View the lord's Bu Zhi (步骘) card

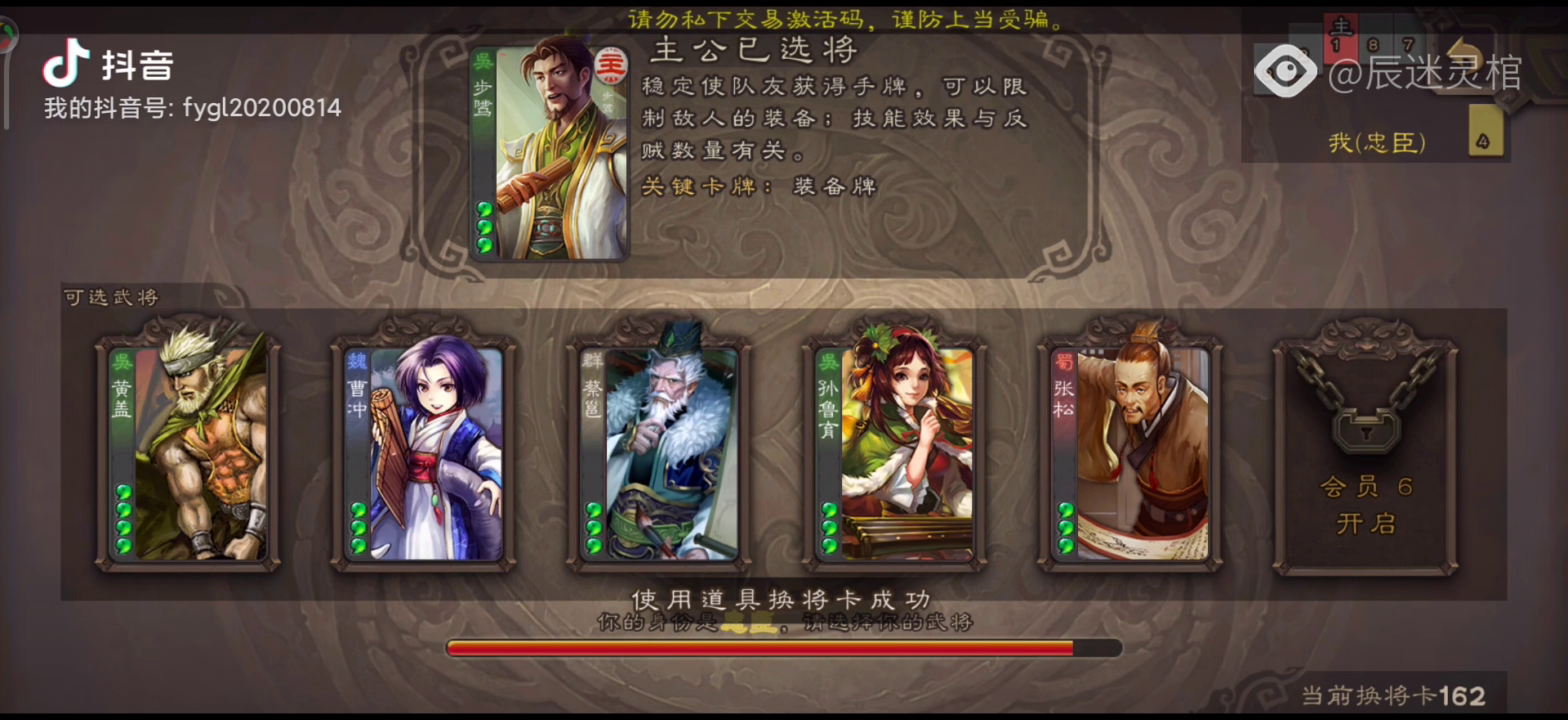coord(548,151)
